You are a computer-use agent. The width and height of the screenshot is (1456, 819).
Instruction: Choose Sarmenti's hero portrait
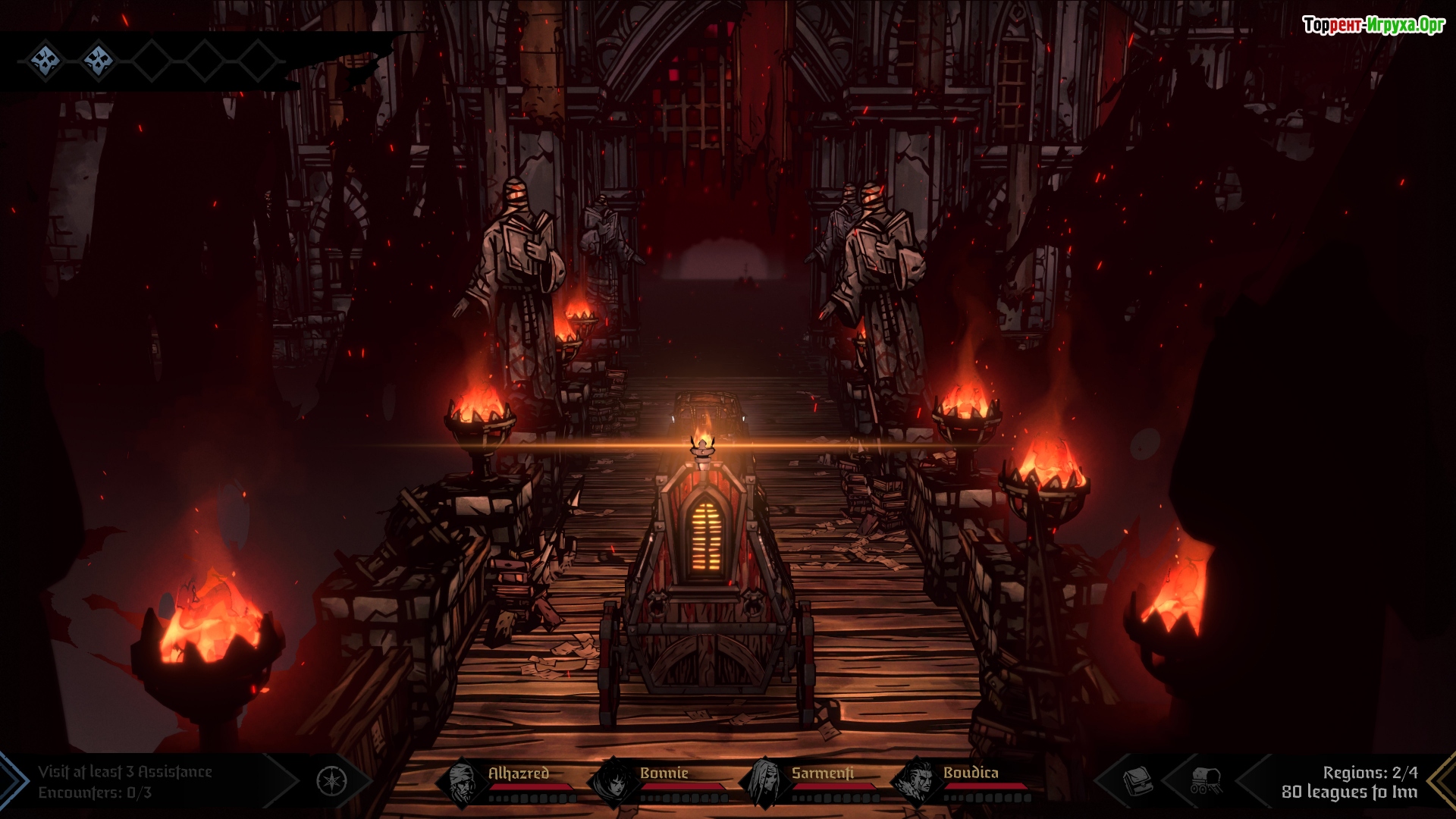coord(764,783)
